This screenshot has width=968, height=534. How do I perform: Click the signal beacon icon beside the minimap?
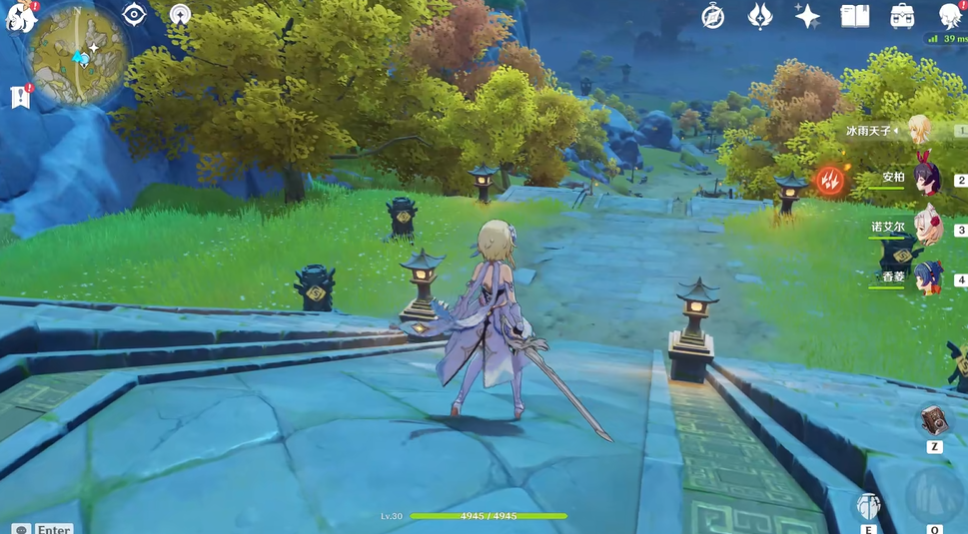click(180, 15)
